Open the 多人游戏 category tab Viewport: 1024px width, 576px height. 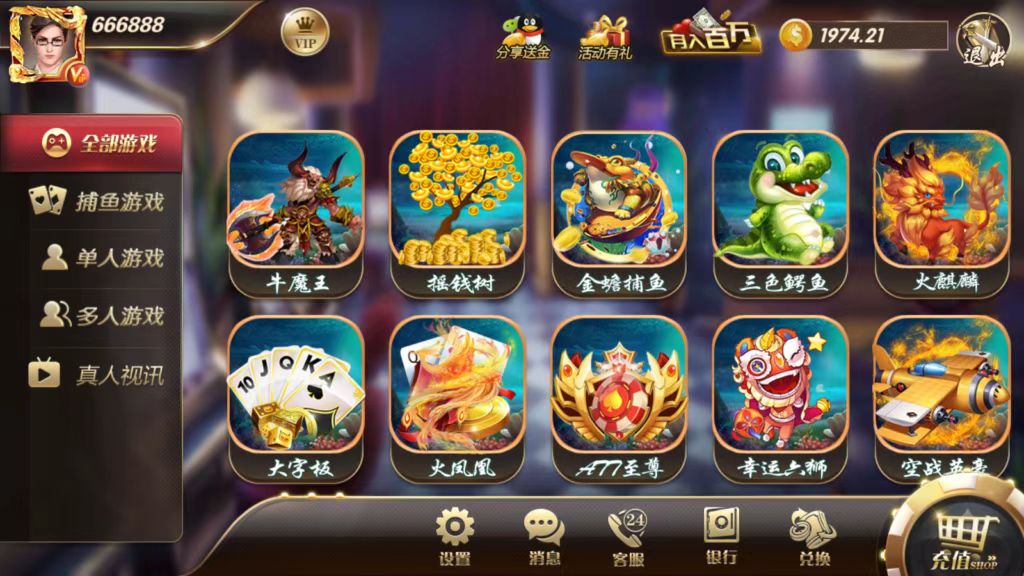[x=96, y=316]
